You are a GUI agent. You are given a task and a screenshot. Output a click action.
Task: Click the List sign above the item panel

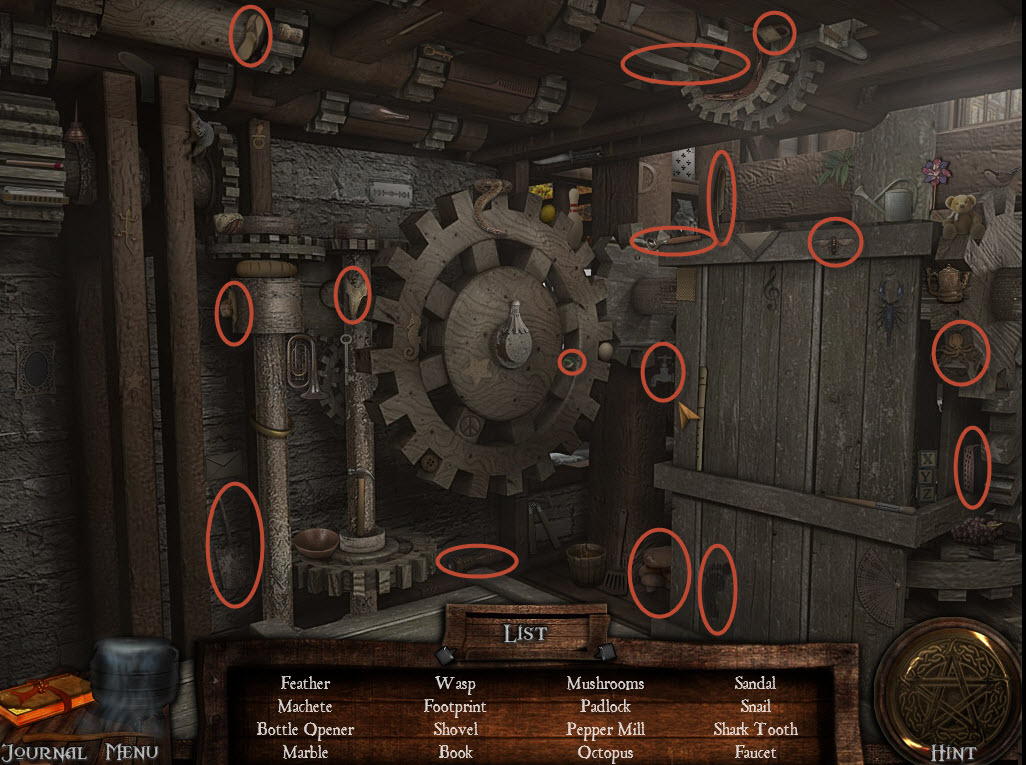[x=524, y=633]
